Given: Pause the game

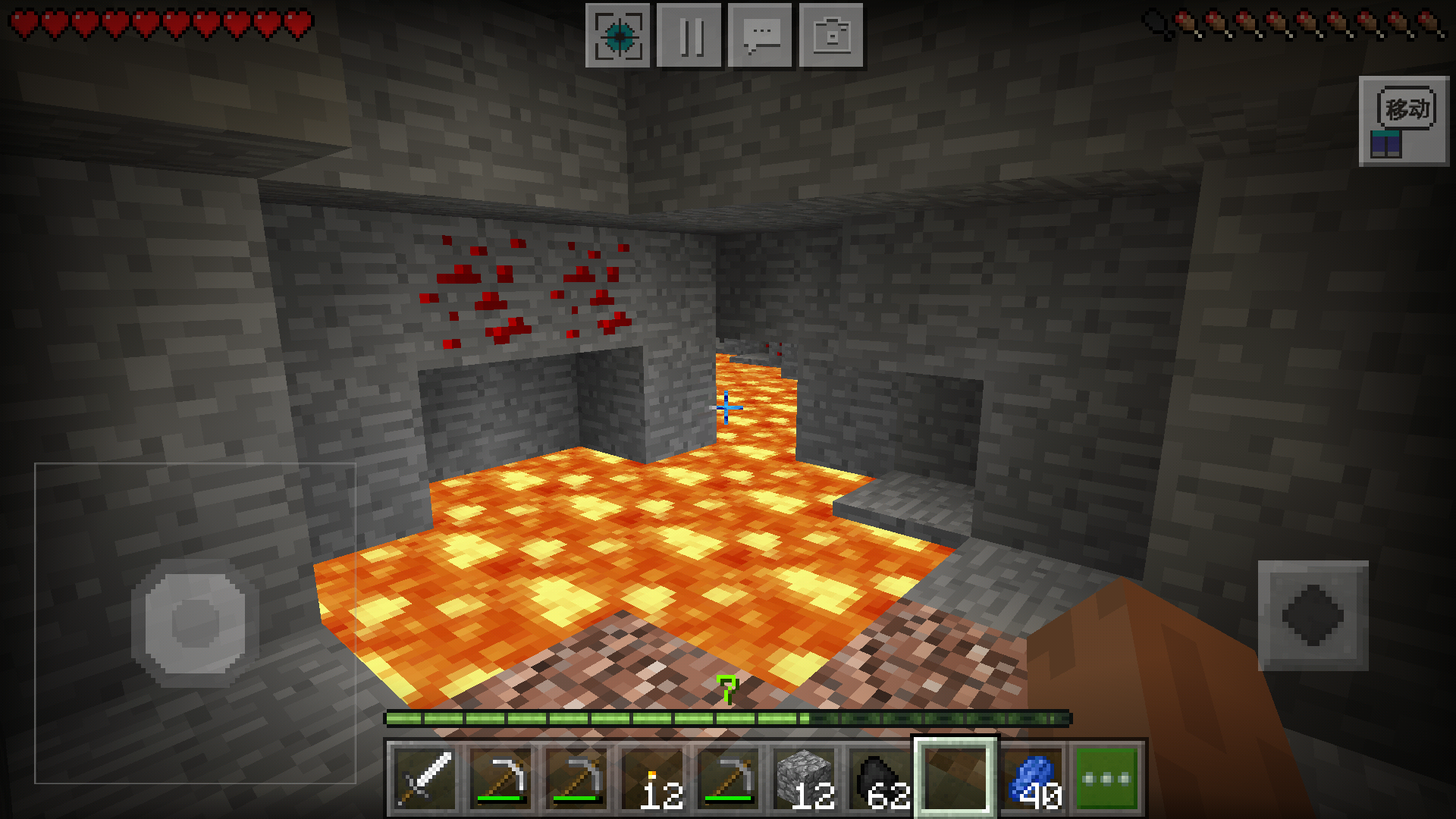Looking at the screenshot, I should coord(689,36).
